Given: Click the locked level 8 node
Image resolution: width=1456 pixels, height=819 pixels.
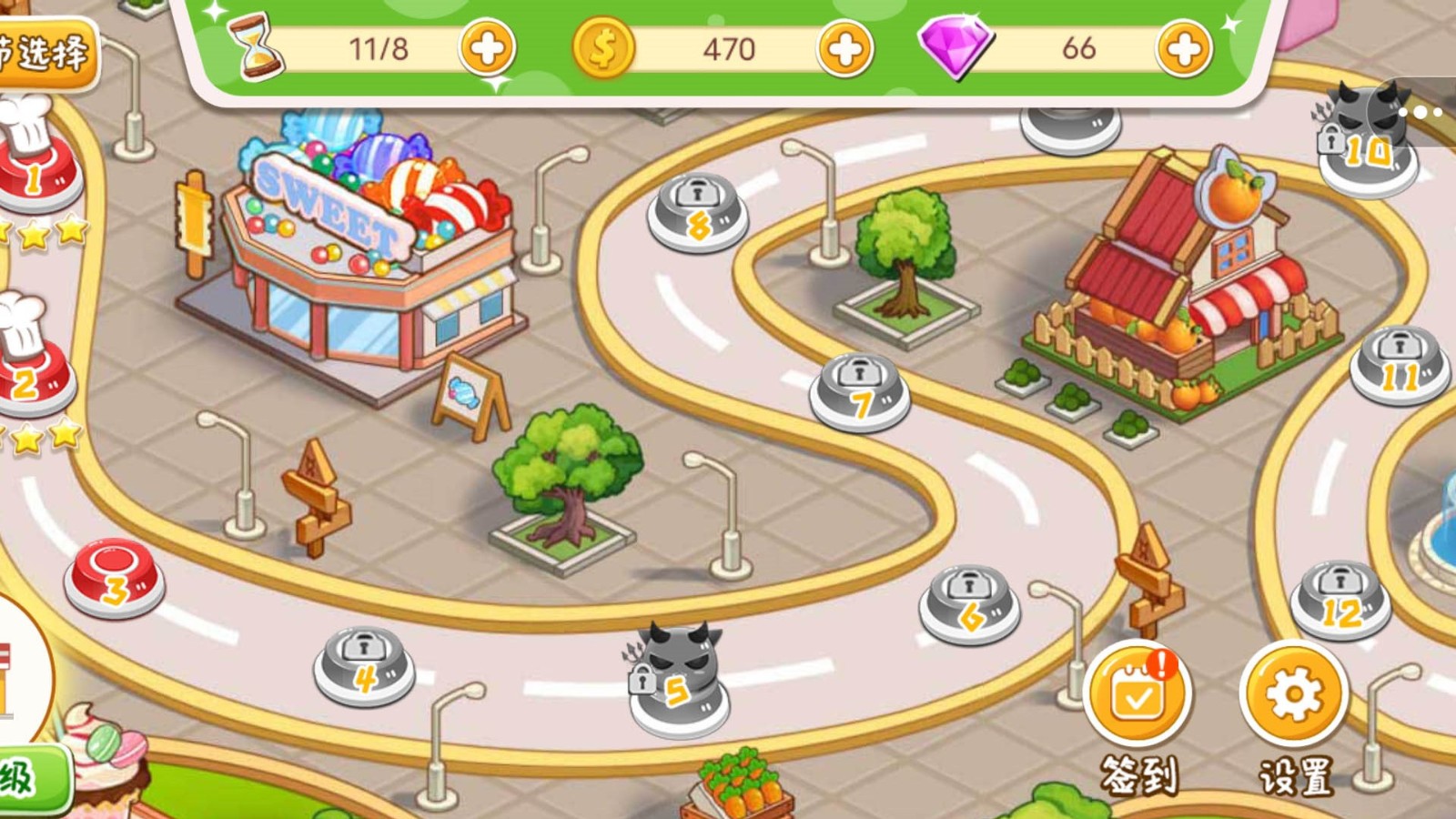Looking at the screenshot, I should [698, 213].
